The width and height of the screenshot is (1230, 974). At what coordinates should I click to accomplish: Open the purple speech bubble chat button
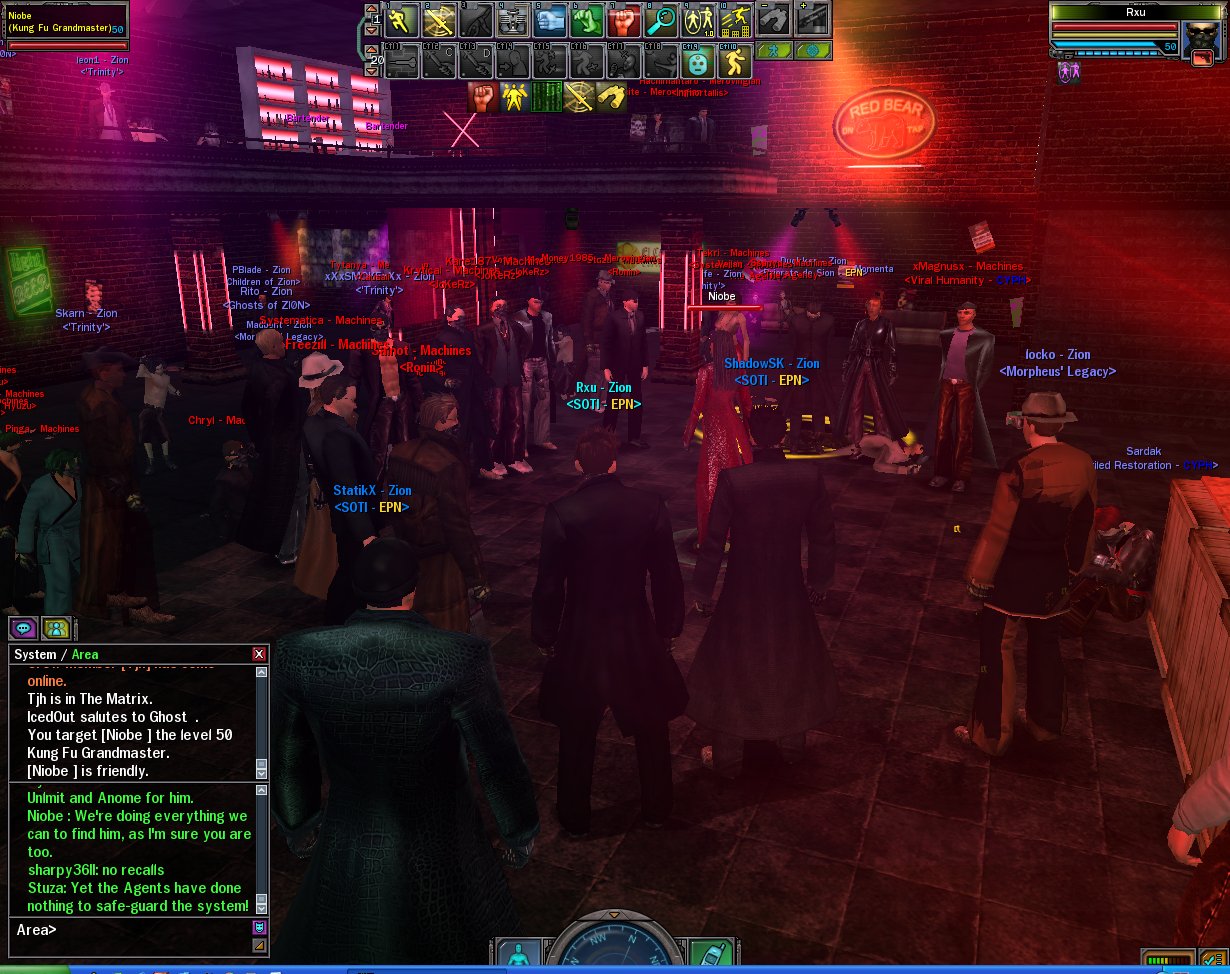[x=22, y=628]
